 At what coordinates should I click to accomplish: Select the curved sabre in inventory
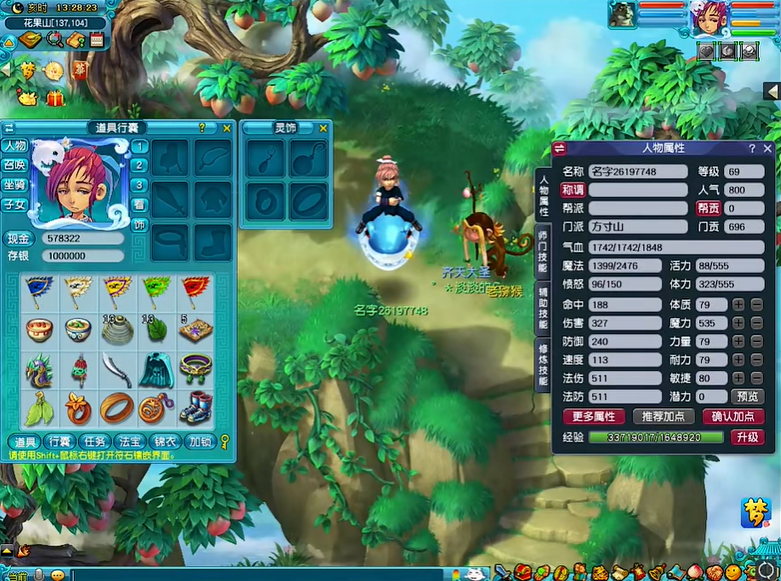coord(117,369)
